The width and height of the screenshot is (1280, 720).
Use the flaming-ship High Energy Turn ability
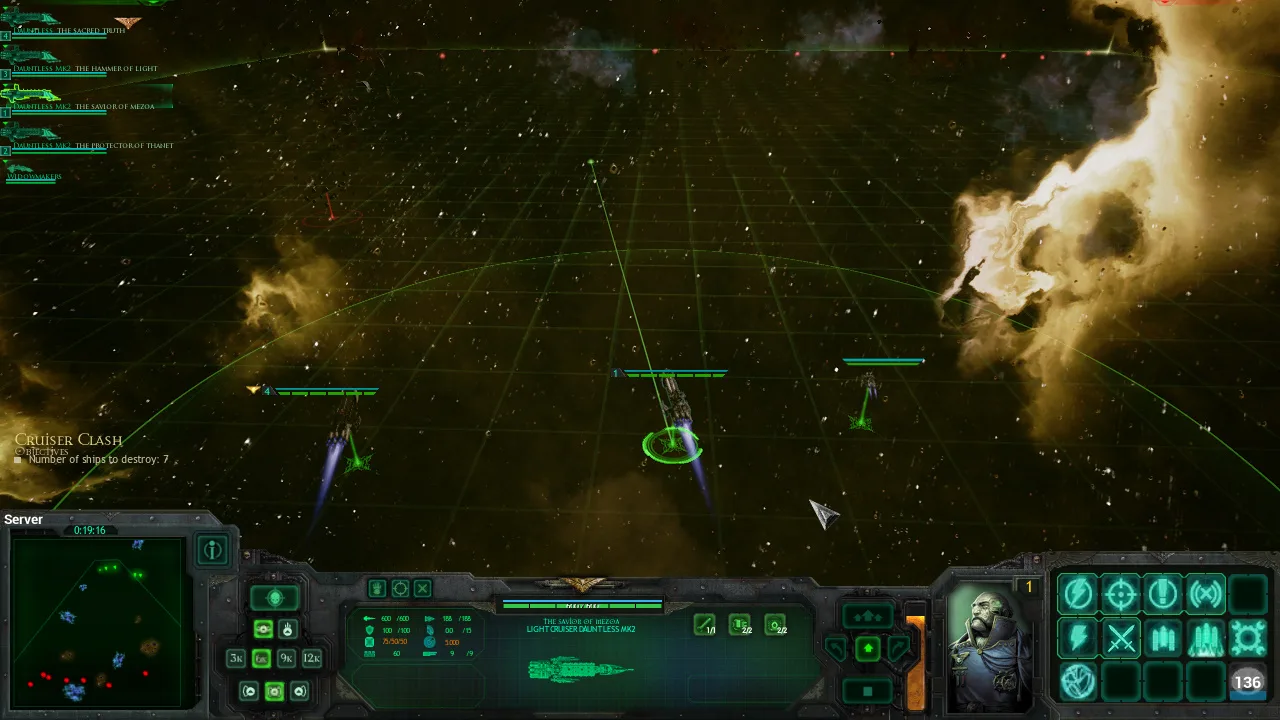click(x=1206, y=638)
